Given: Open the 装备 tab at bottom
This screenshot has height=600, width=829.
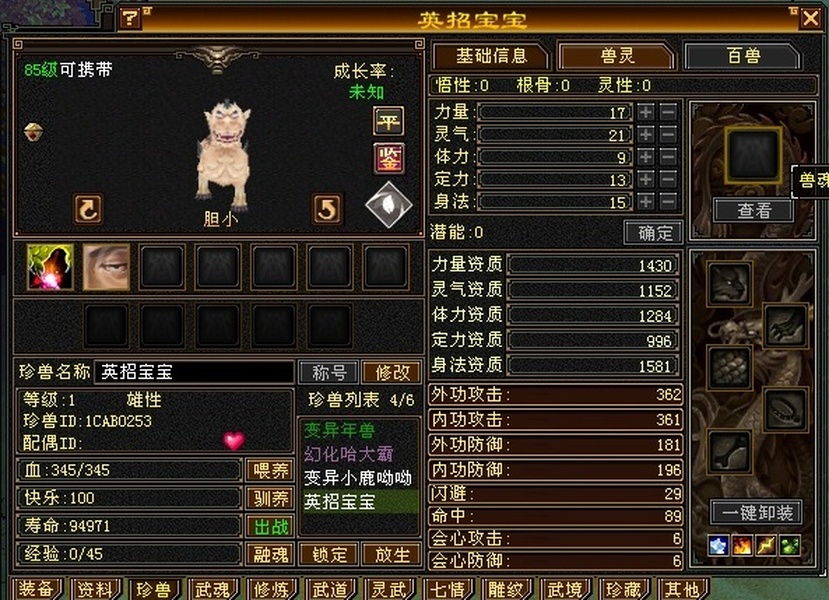Looking at the screenshot, I should tap(36, 589).
